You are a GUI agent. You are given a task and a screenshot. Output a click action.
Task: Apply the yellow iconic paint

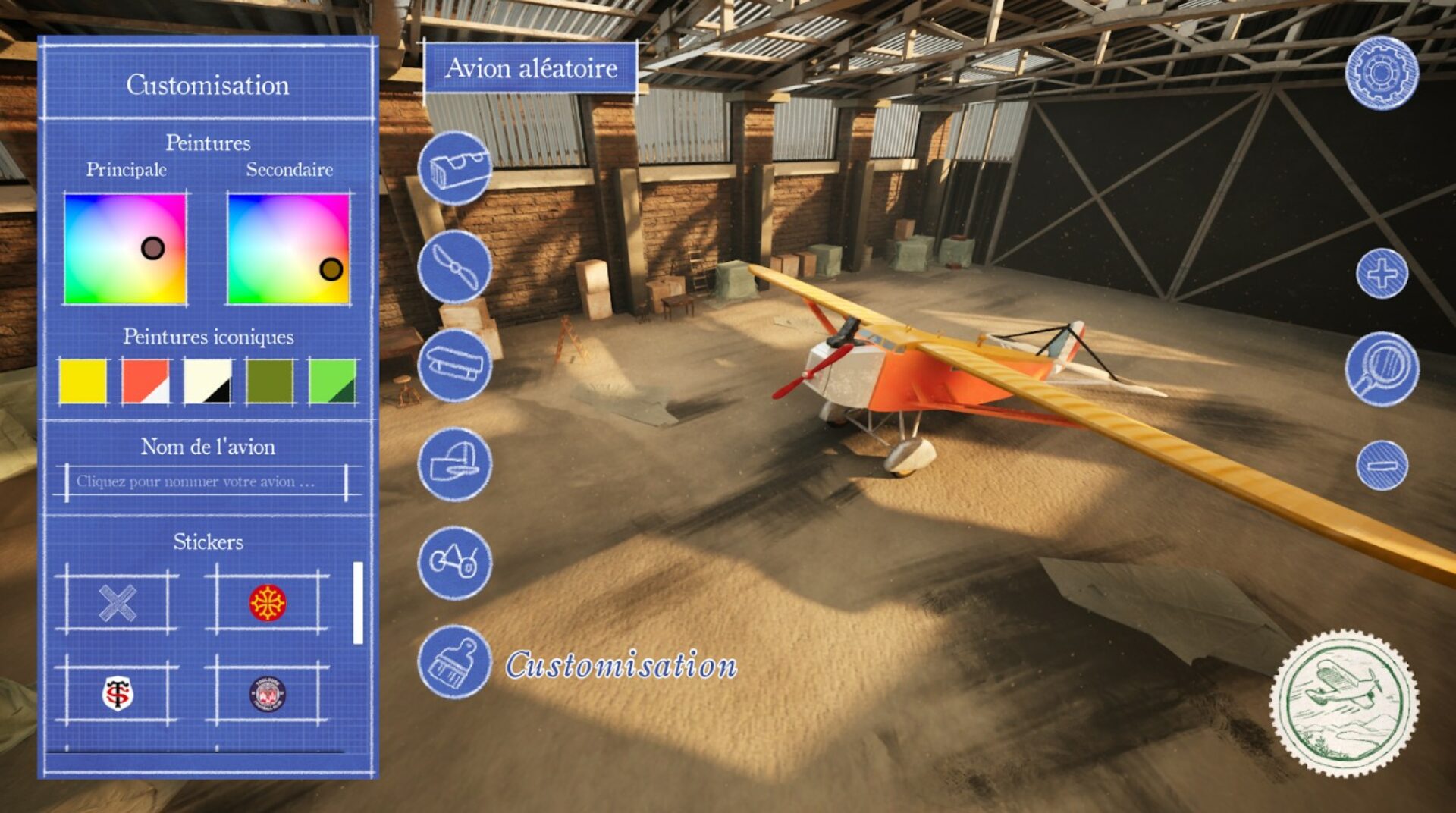(x=83, y=381)
